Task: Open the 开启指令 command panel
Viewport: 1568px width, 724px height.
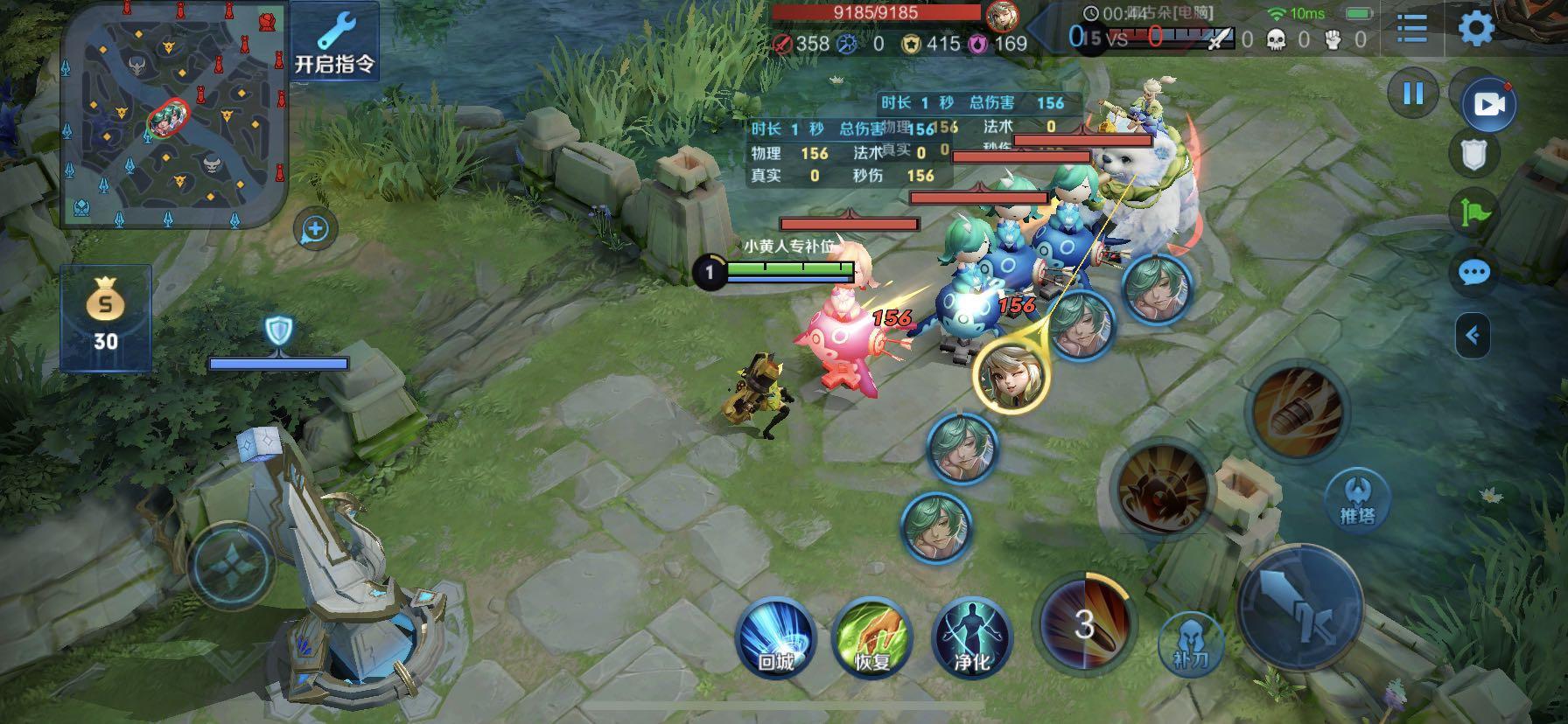Action: tap(334, 42)
